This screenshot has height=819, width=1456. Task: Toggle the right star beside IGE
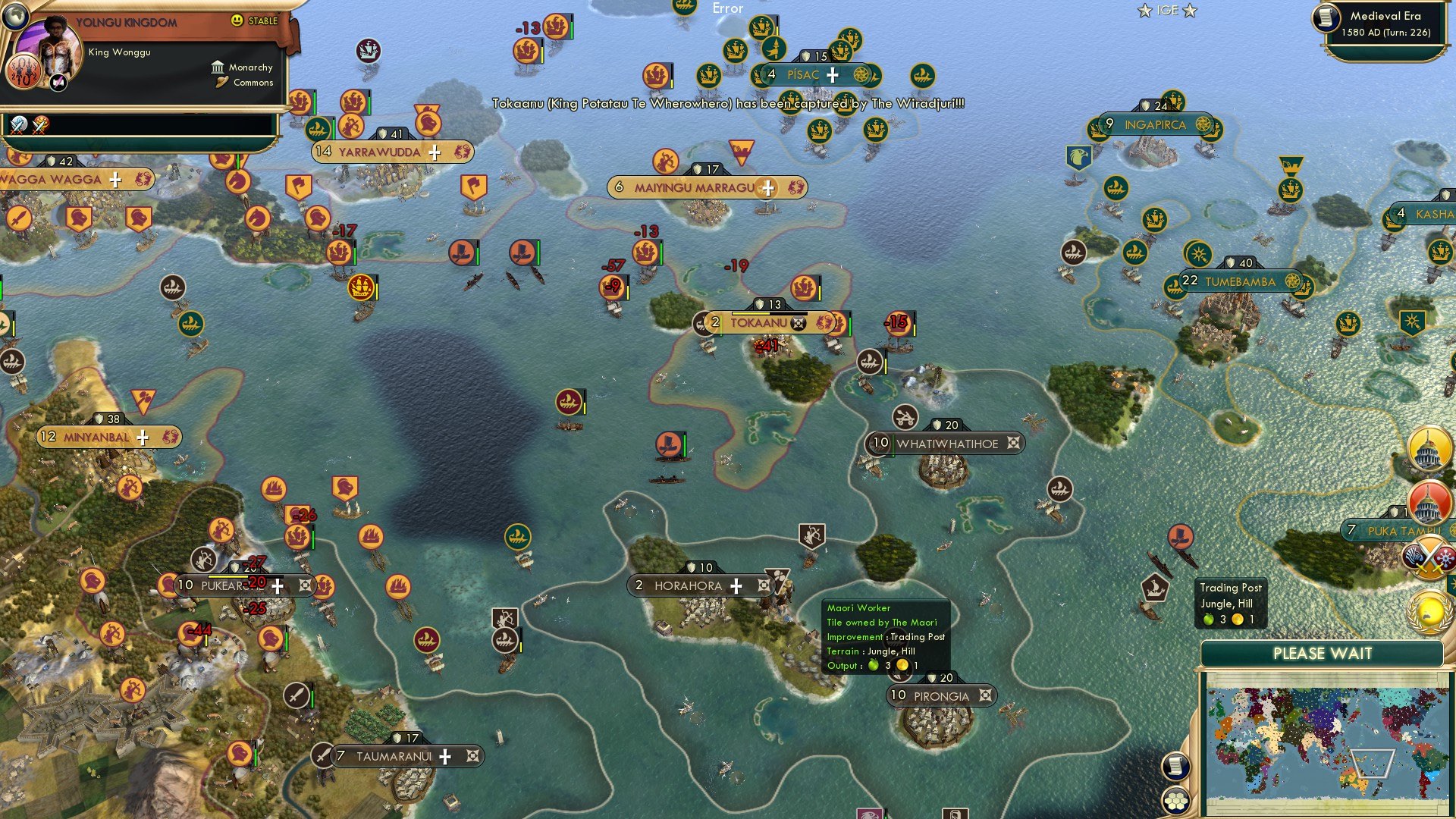tap(1190, 11)
